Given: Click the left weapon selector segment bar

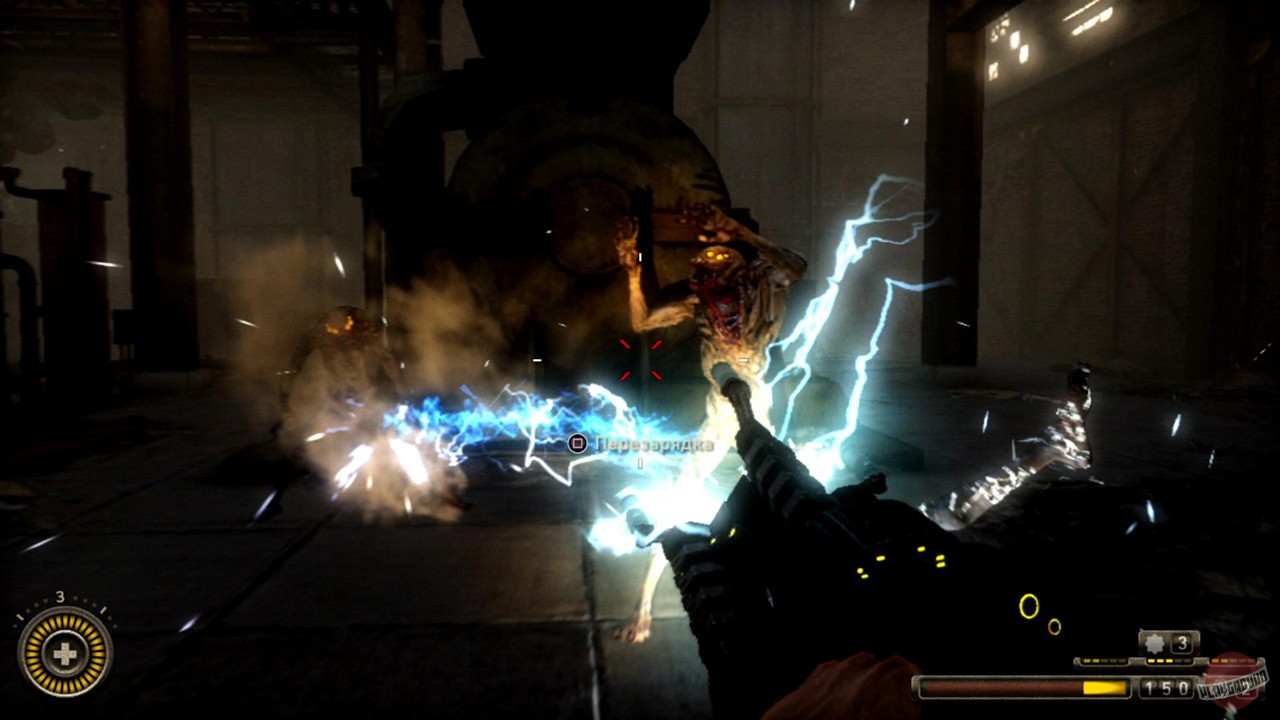Looking at the screenshot, I should [x=1104, y=660].
